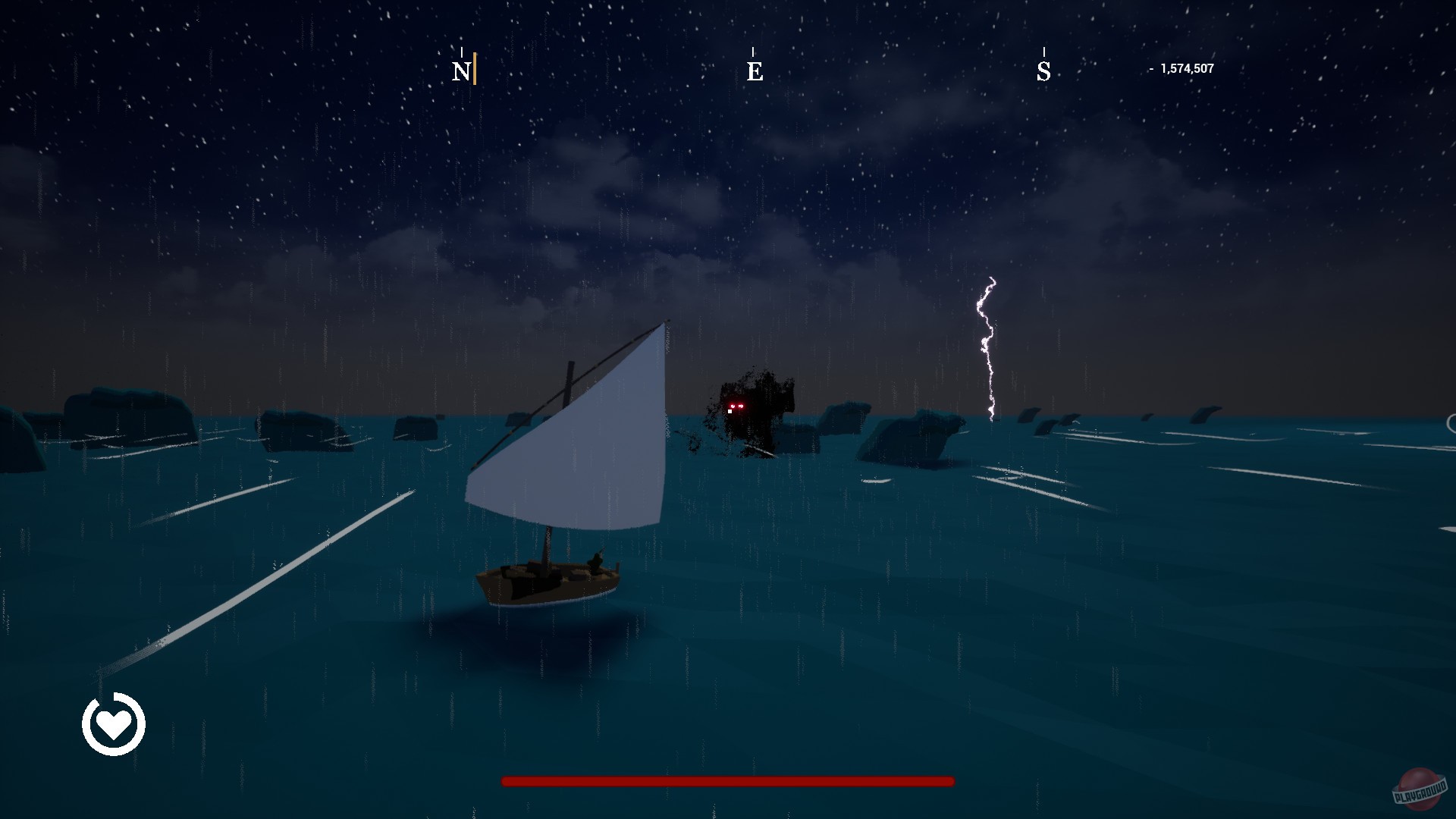Select the distance counter reading -1,574,507
This screenshot has width=1456, height=819.
point(1181,67)
